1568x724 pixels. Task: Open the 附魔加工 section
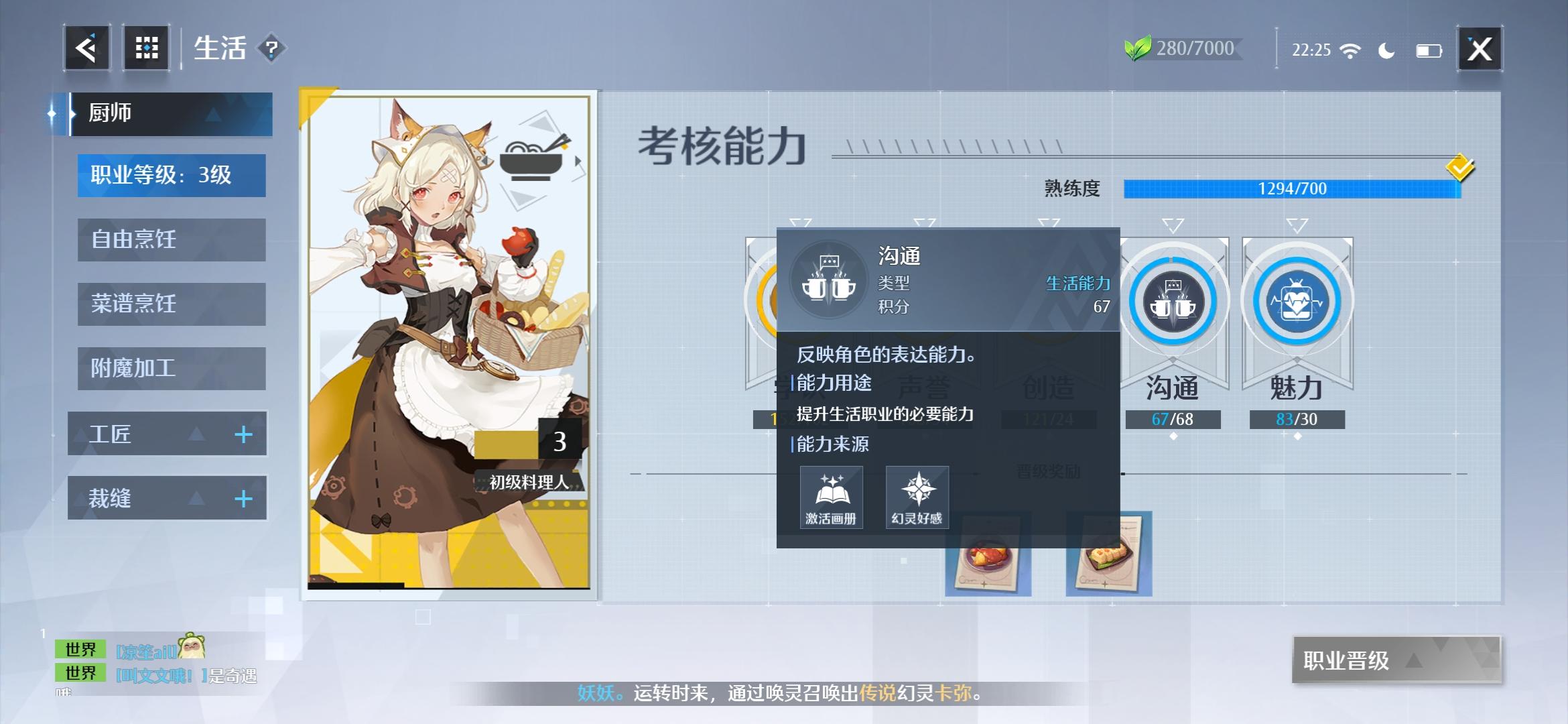point(170,368)
